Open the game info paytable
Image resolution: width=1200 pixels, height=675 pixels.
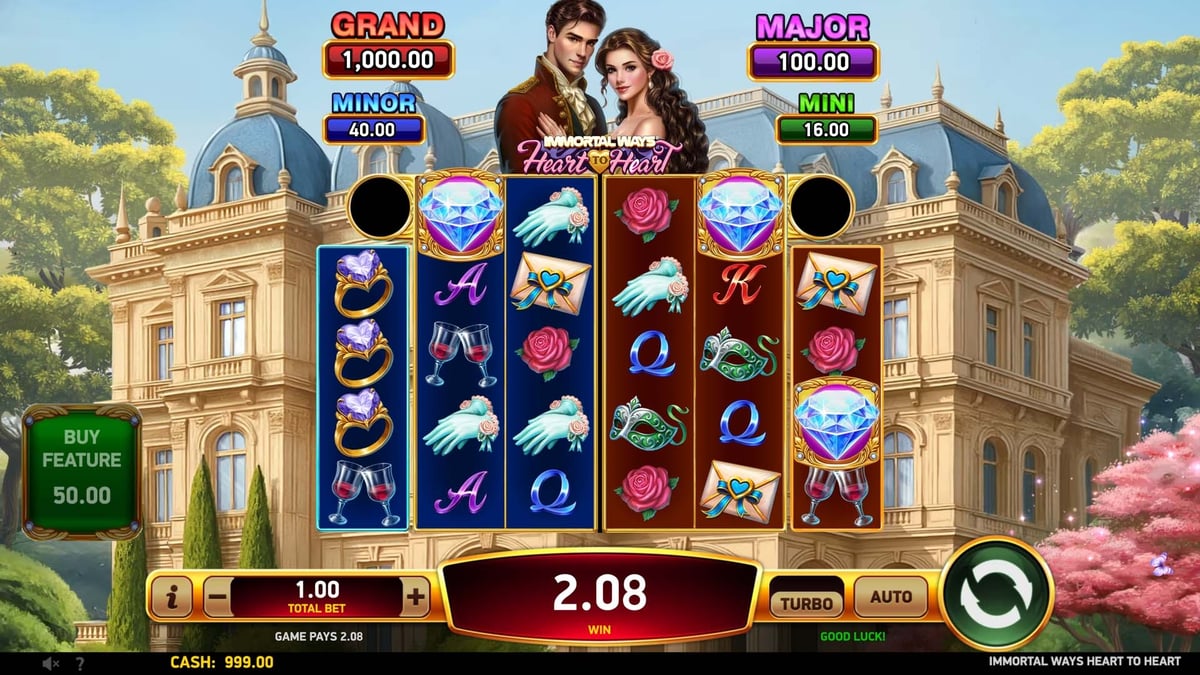tap(172, 598)
